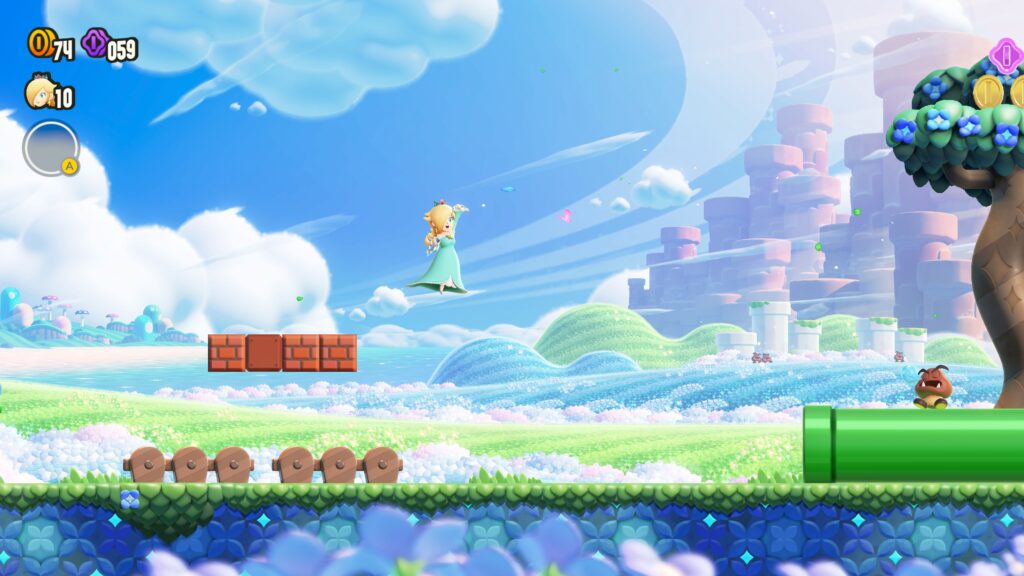Click the empty stored item bubble
The image size is (1024, 576).
tap(50, 148)
